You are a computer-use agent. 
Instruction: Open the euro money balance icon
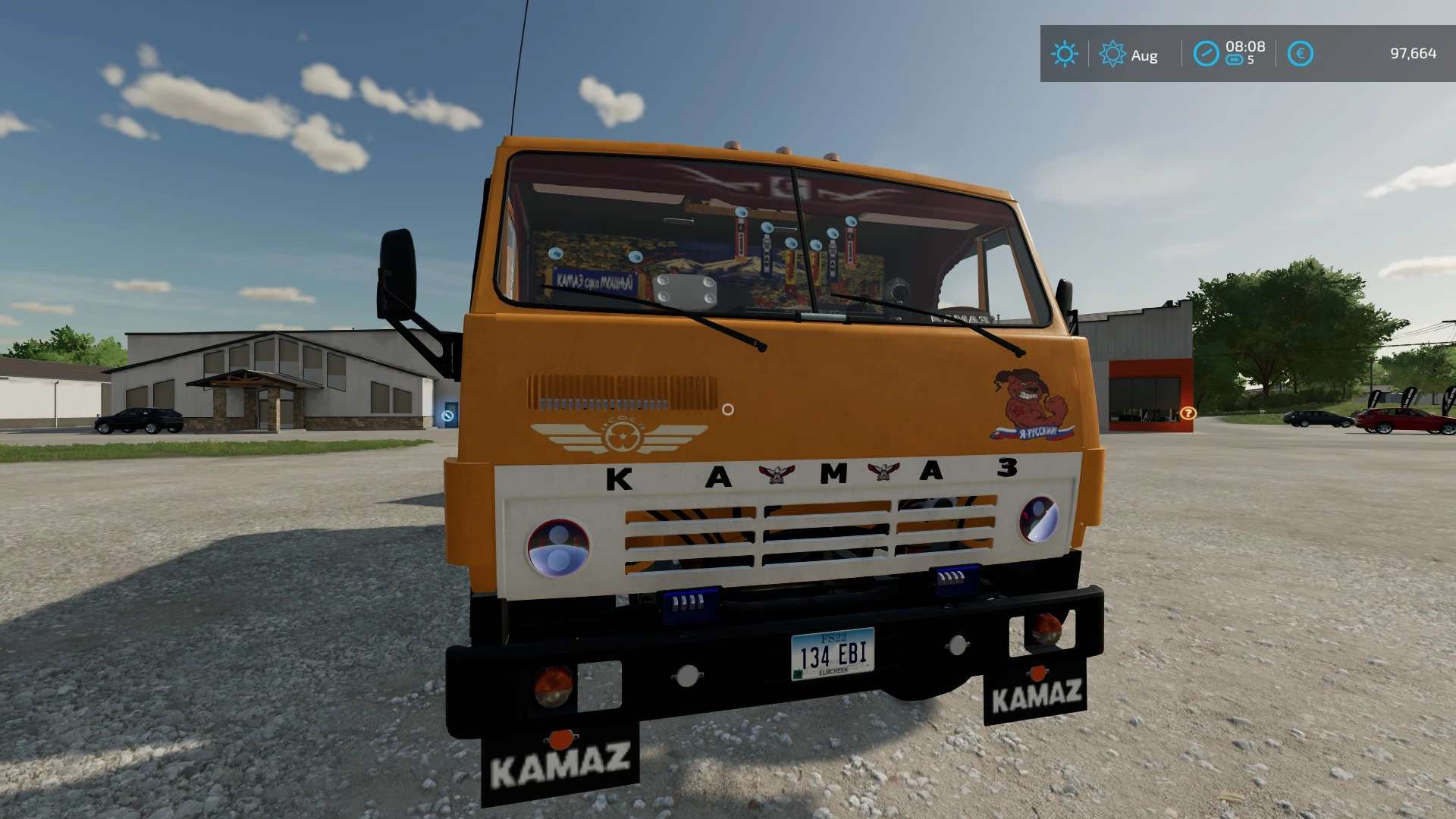(1300, 54)
